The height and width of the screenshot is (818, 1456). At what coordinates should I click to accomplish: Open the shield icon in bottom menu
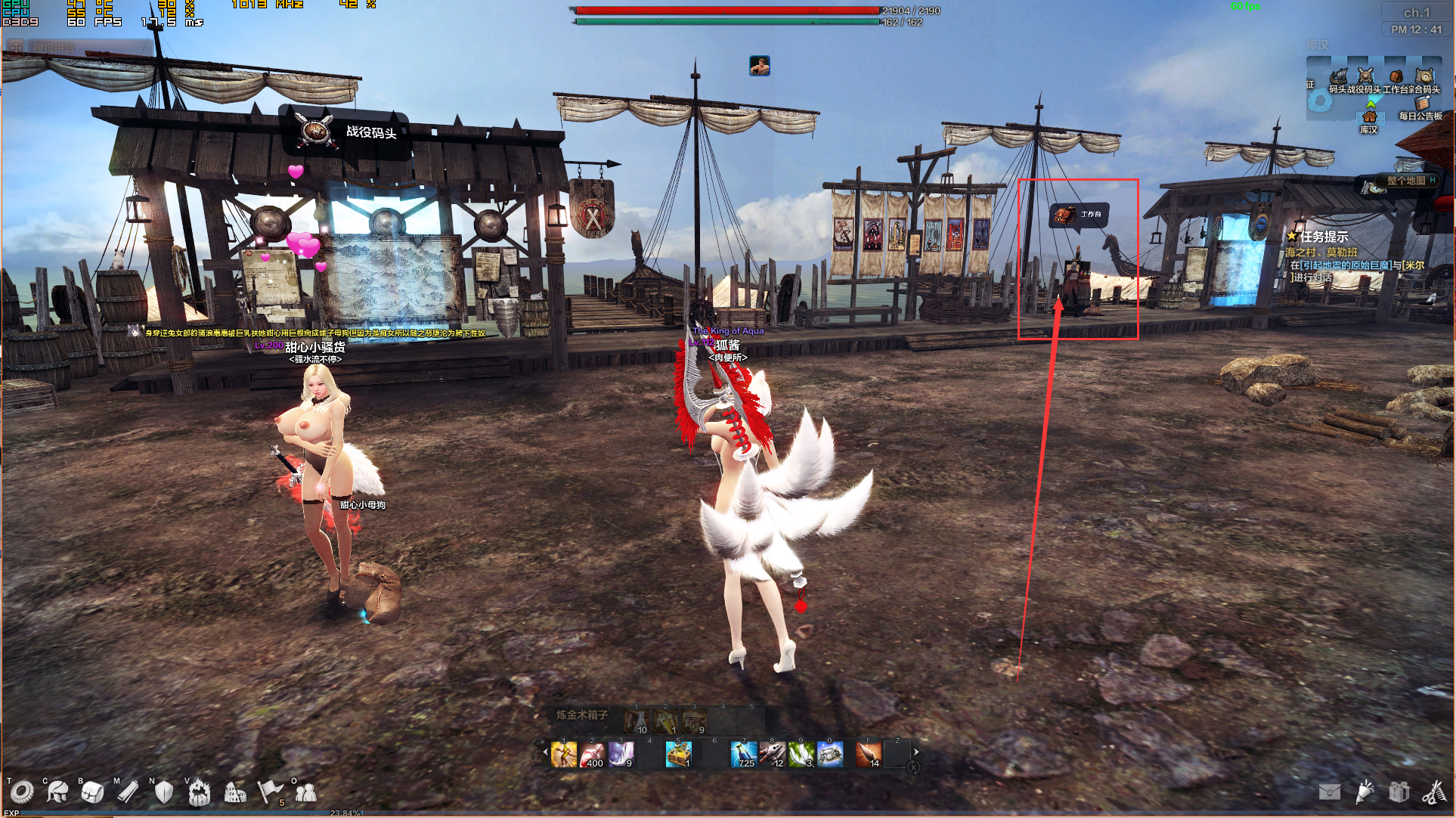point(163,792)
